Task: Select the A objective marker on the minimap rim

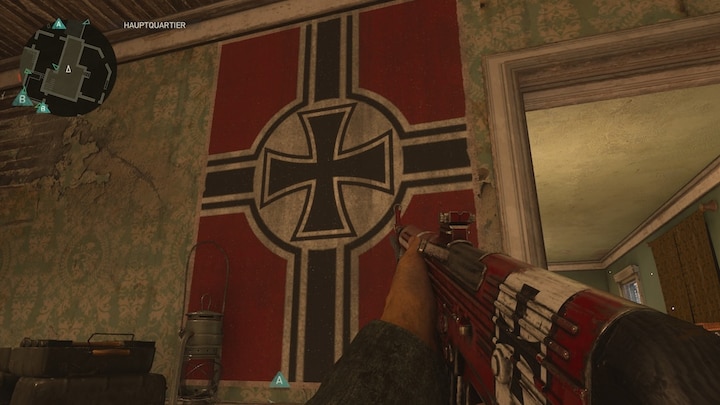Action: tap(58, 23)
